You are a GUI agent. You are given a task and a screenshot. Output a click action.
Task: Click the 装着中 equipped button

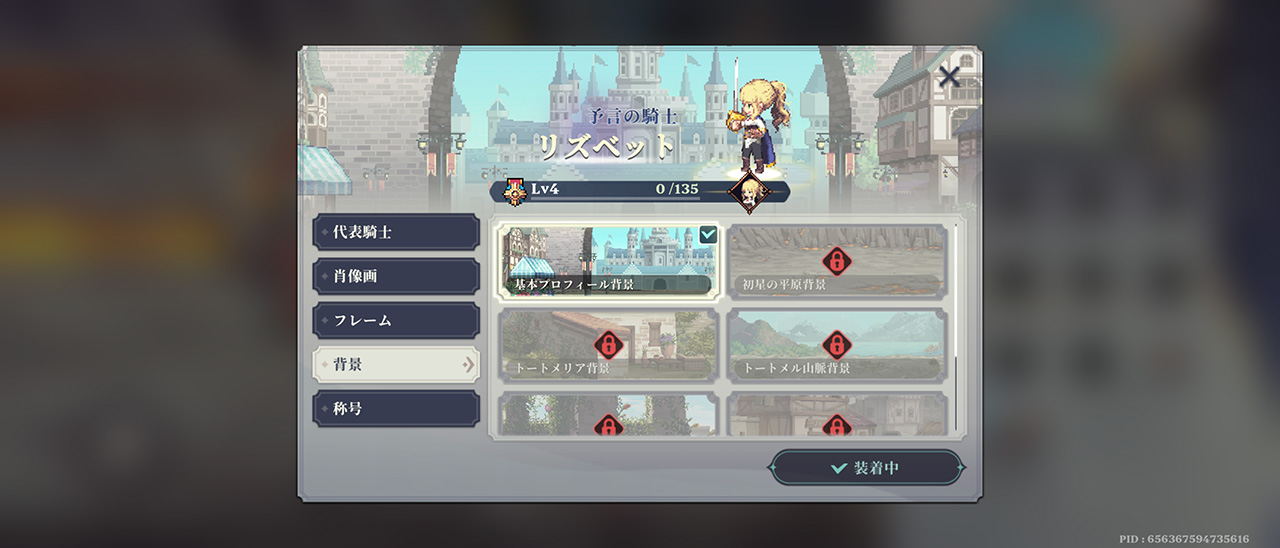pyautogui.click(x=866, y=468)
